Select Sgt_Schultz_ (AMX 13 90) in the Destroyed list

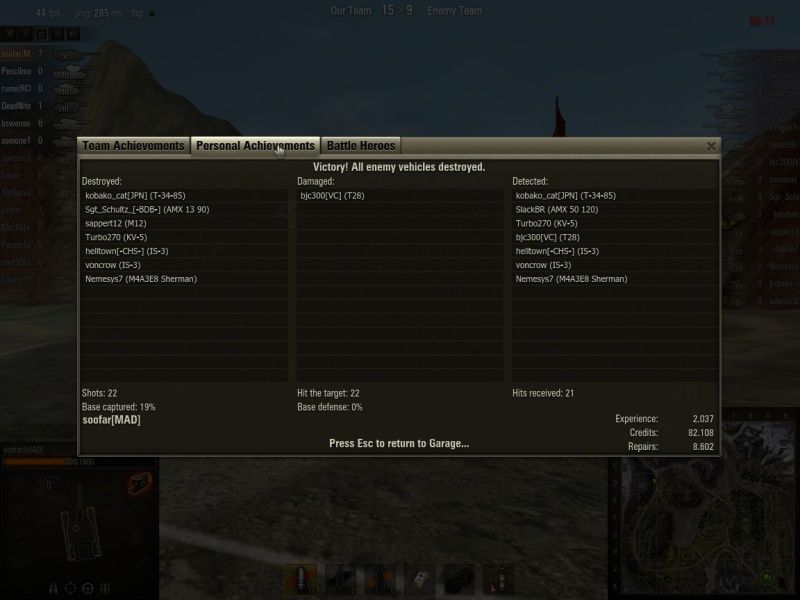[x=147, y=209]
